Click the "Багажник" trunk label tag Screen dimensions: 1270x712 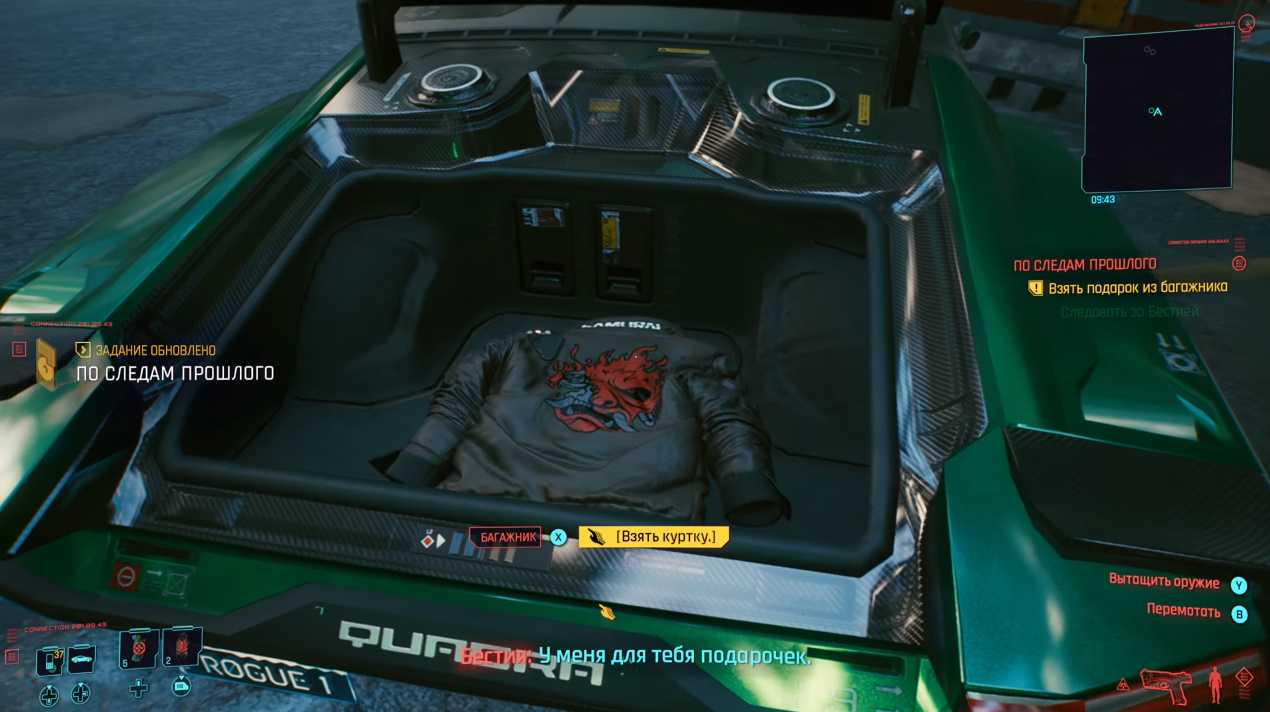(x=505, y=537)
